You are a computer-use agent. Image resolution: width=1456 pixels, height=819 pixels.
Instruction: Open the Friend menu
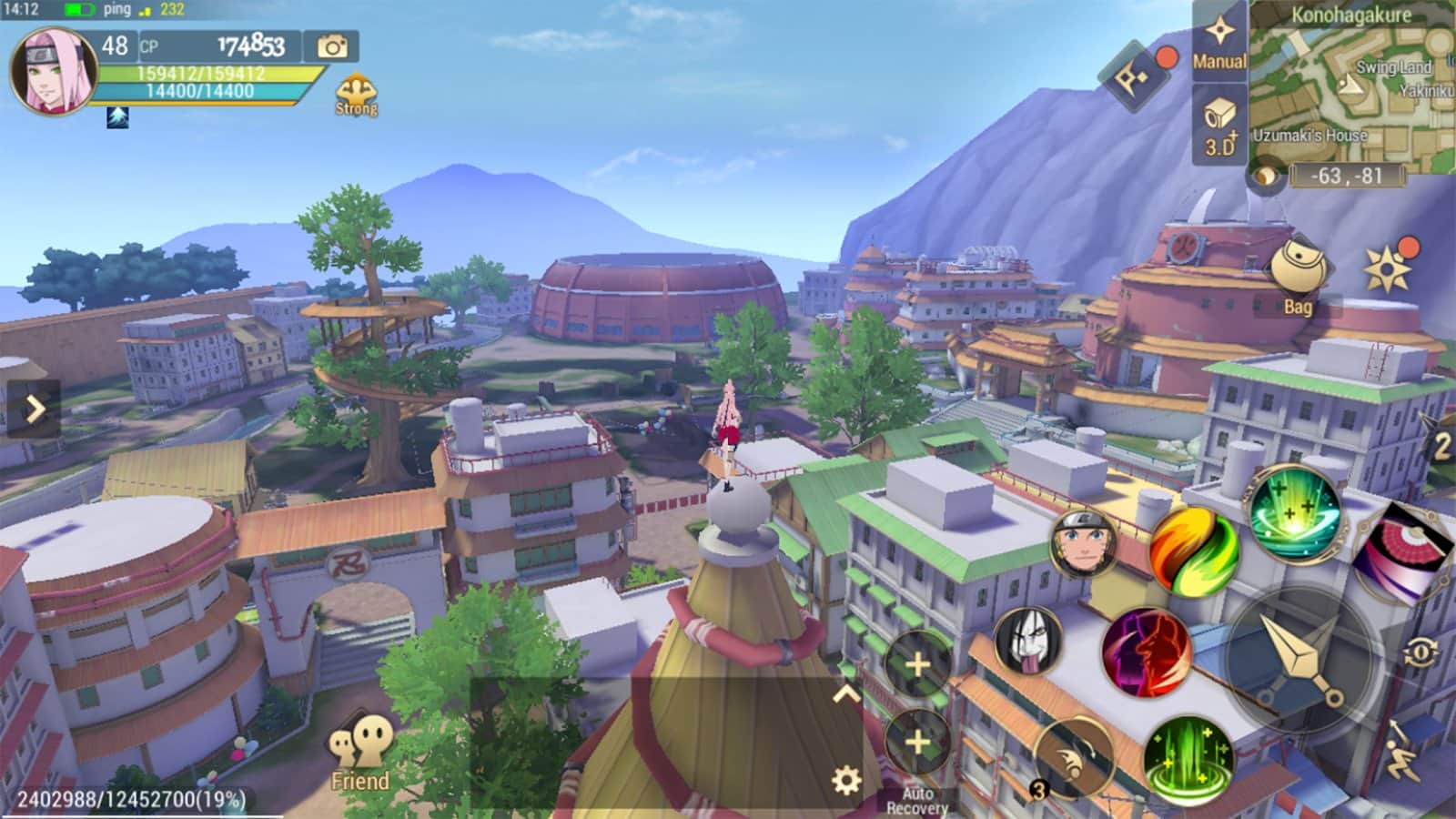(x=360, y=753)
